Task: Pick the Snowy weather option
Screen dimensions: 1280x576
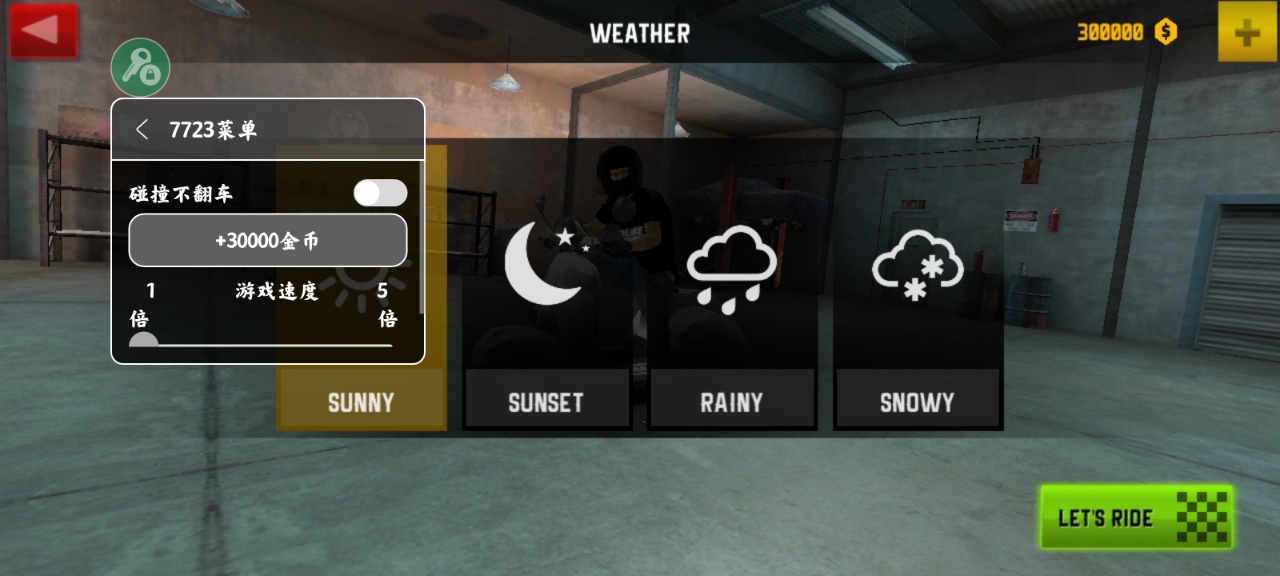Action: tap(917, 300)
